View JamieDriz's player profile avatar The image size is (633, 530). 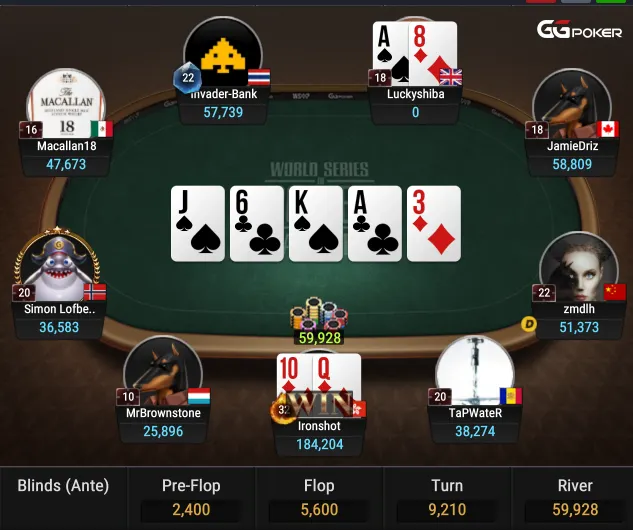[571, 105]
